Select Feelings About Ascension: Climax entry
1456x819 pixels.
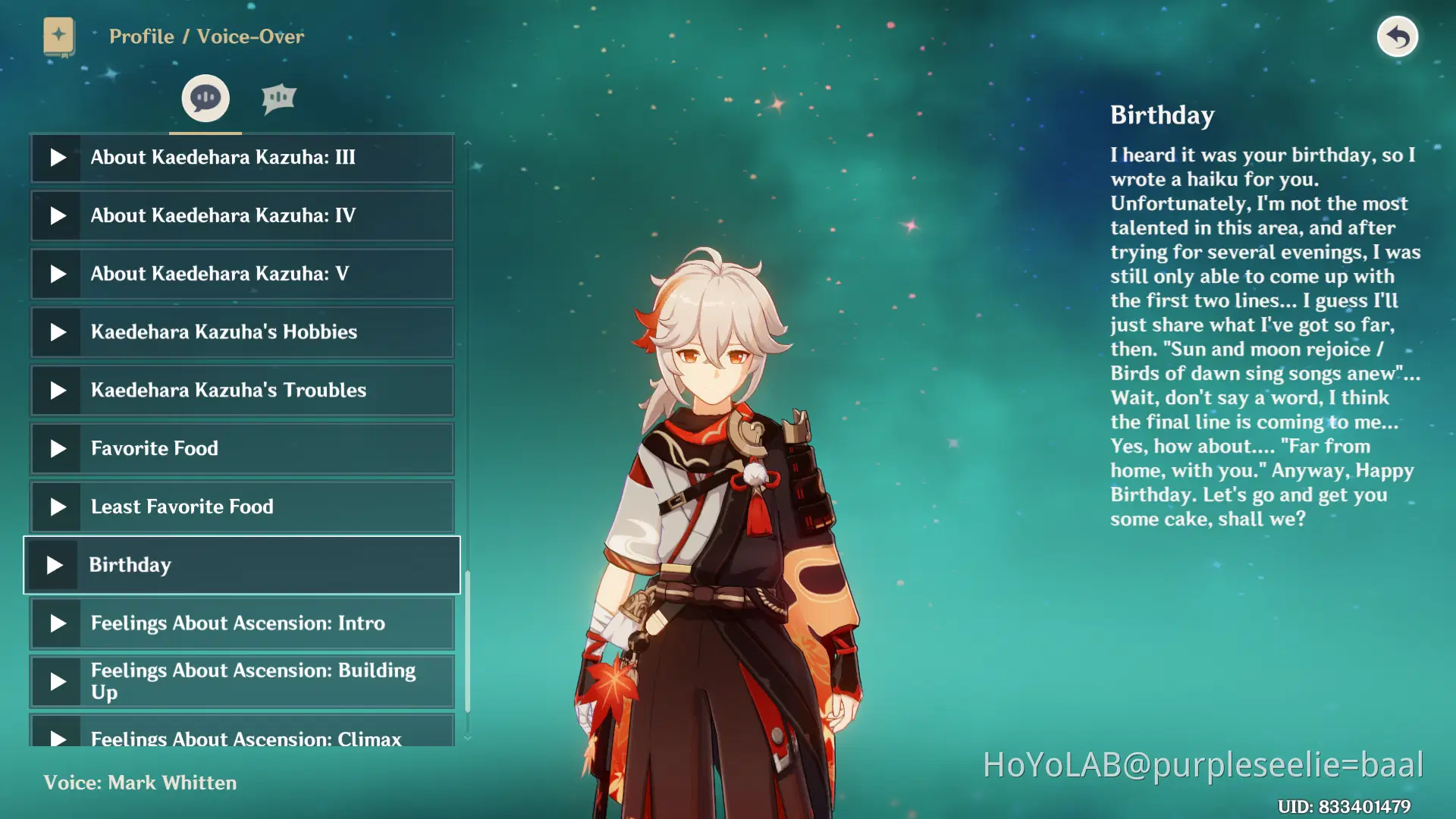[x=241, y=736]
